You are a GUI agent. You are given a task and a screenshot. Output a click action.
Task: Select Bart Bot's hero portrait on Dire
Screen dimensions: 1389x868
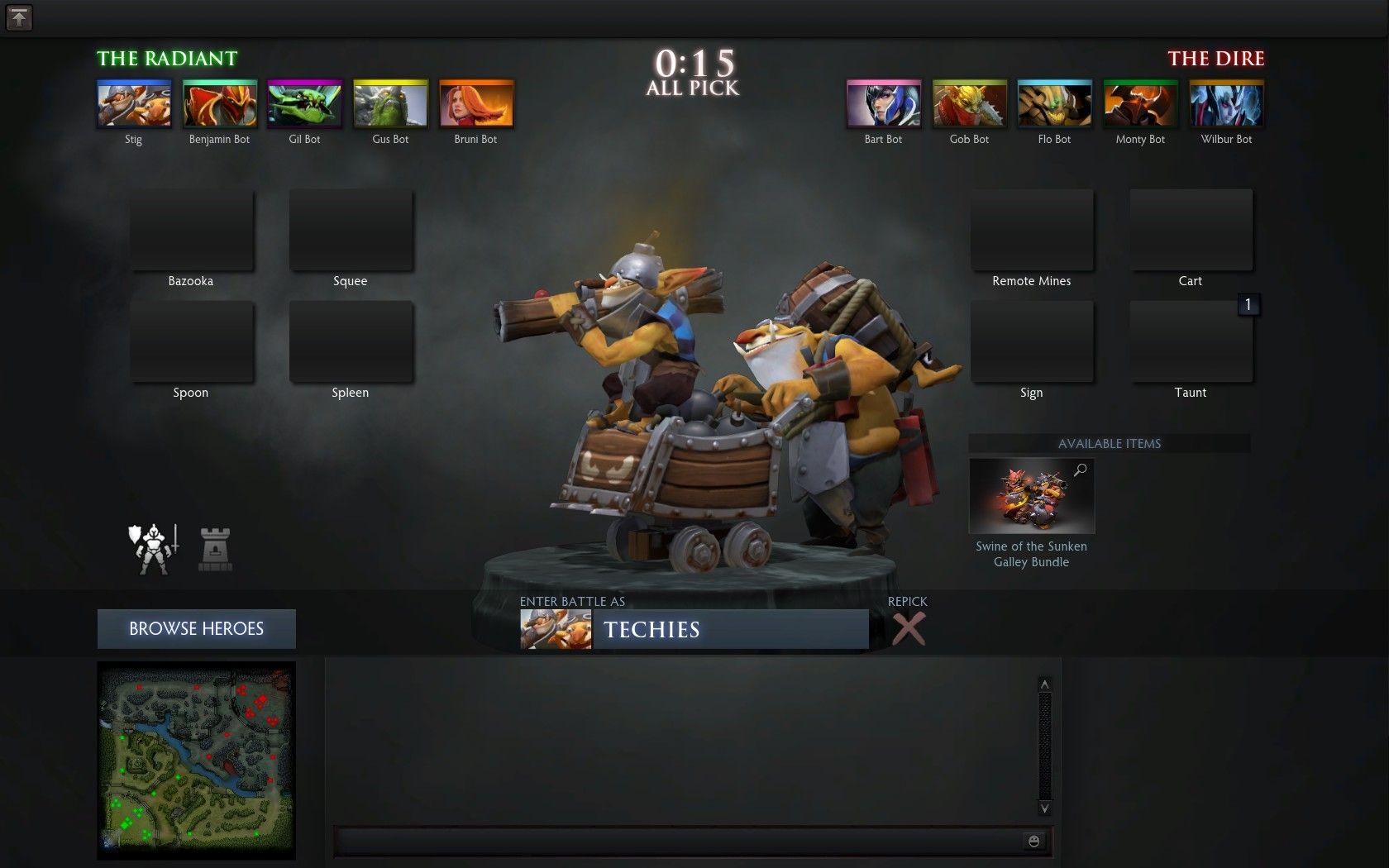click(x=882, y=103)
